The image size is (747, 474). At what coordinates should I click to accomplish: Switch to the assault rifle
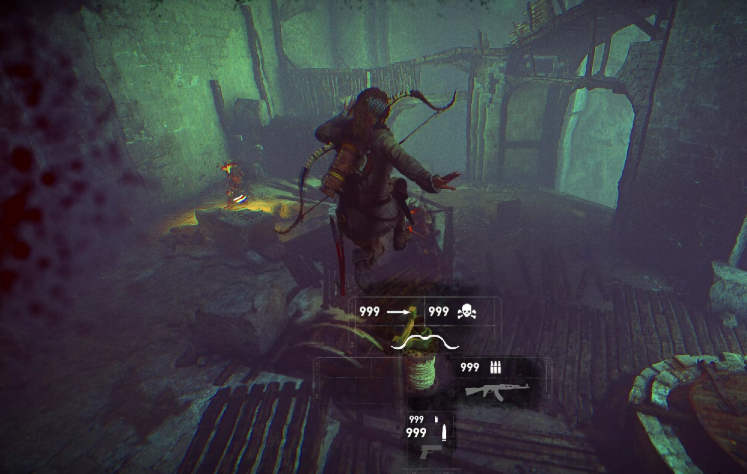coord(490,388)
